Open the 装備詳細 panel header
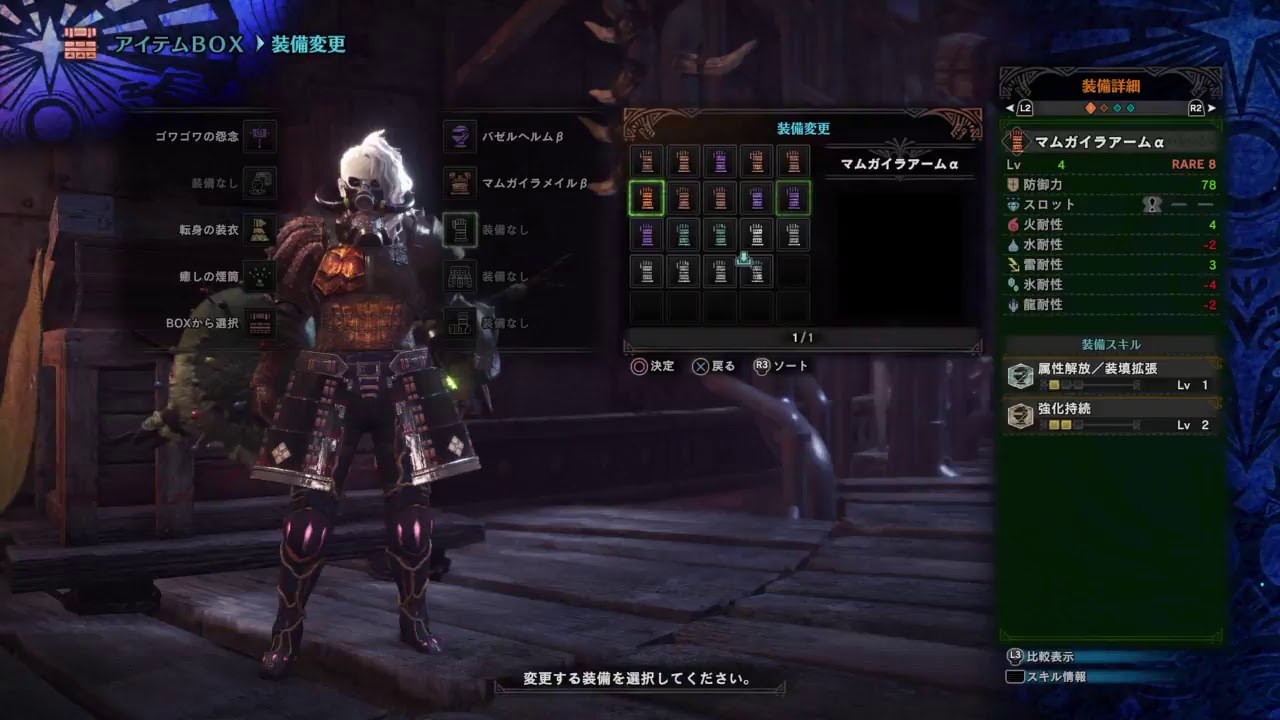 (x=1110, y=85)
